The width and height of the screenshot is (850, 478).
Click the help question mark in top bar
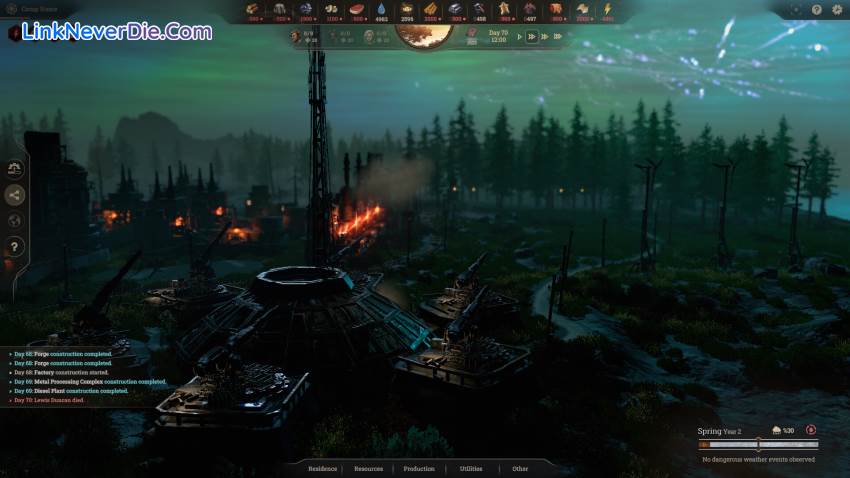[x=817, y=9]
